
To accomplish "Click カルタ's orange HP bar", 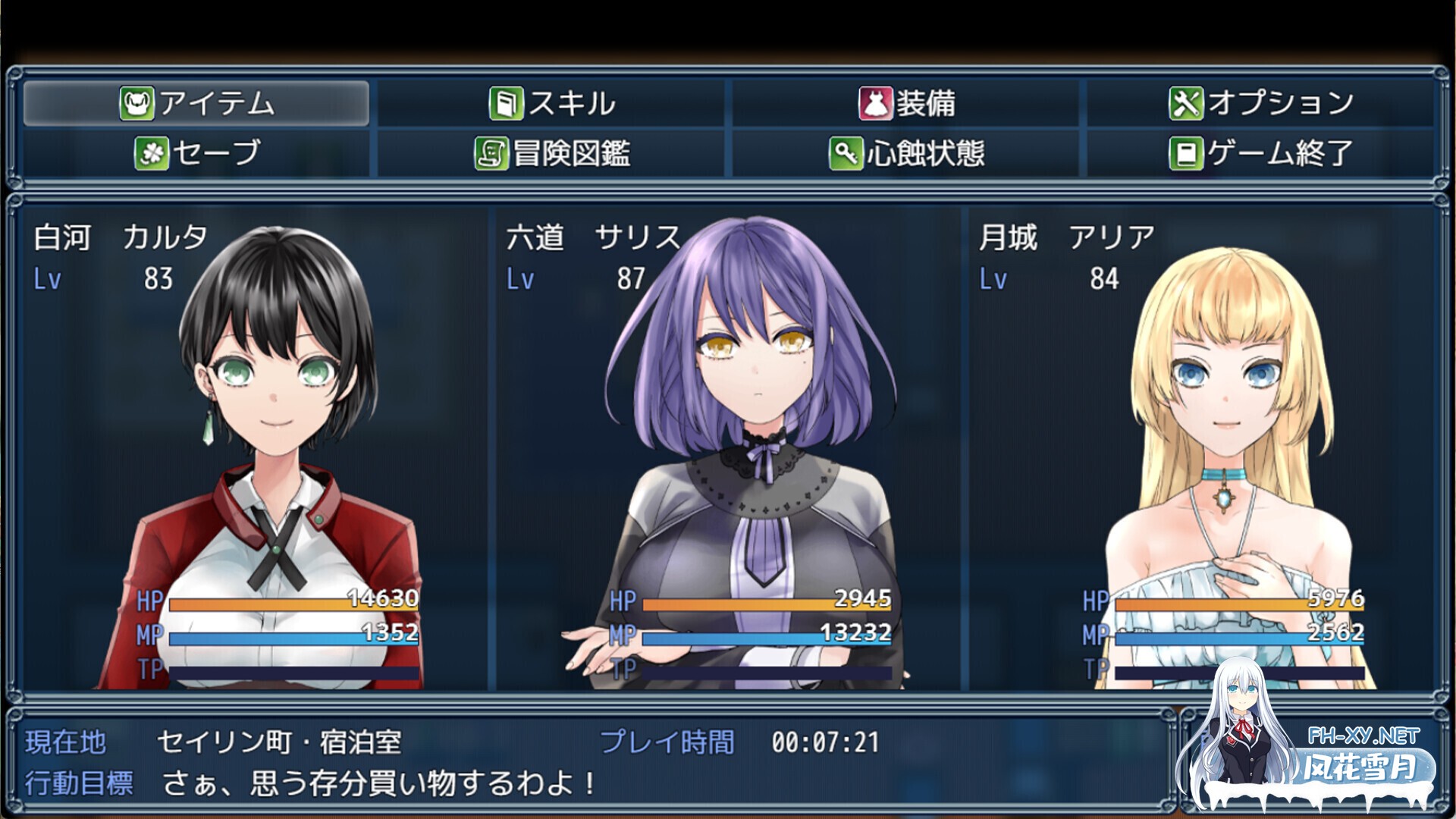I will 296,603.
